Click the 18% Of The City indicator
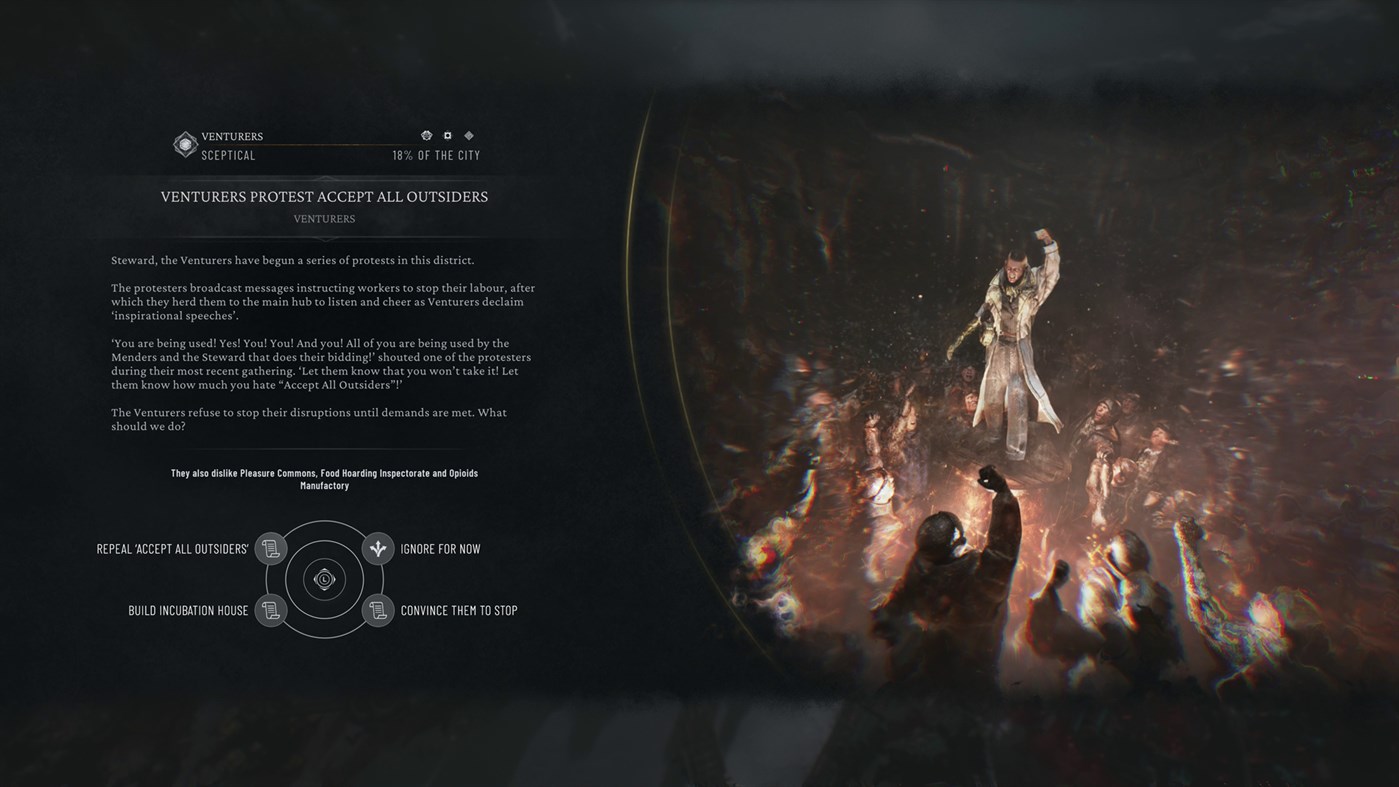Viewport: 1399px width, 787px height. click(x=436, y=155)
